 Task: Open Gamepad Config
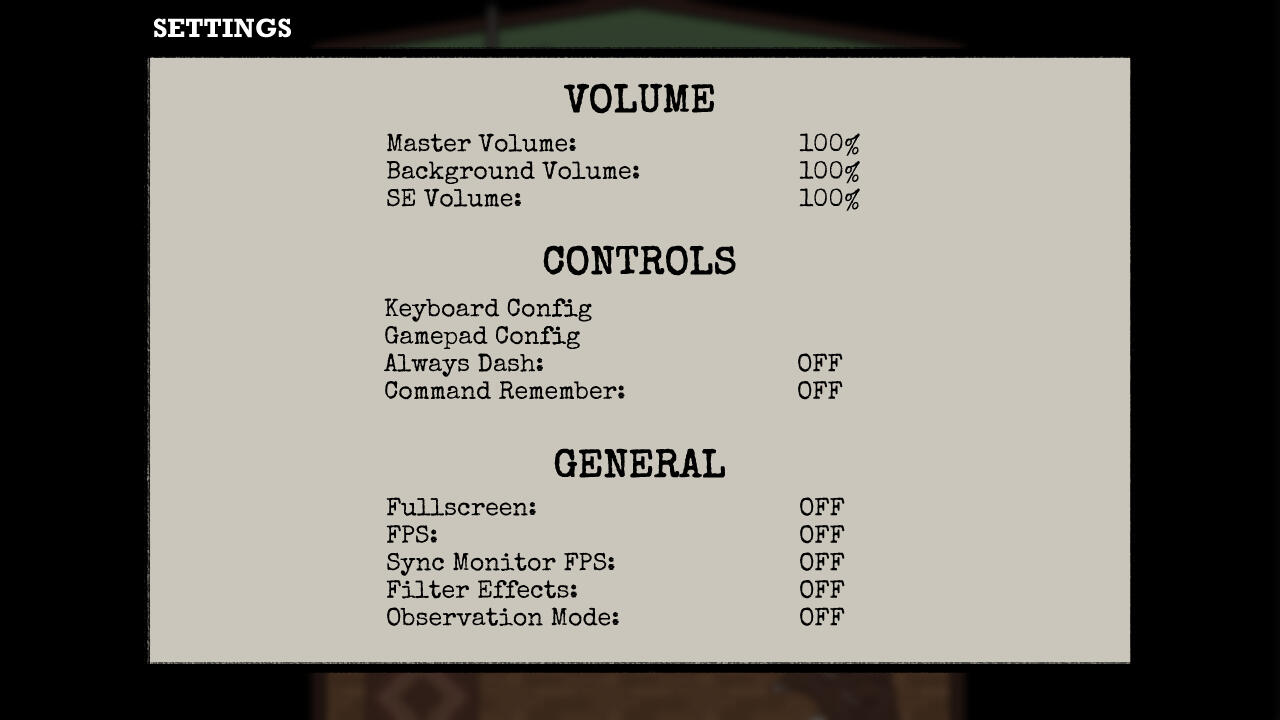point(482,336)
